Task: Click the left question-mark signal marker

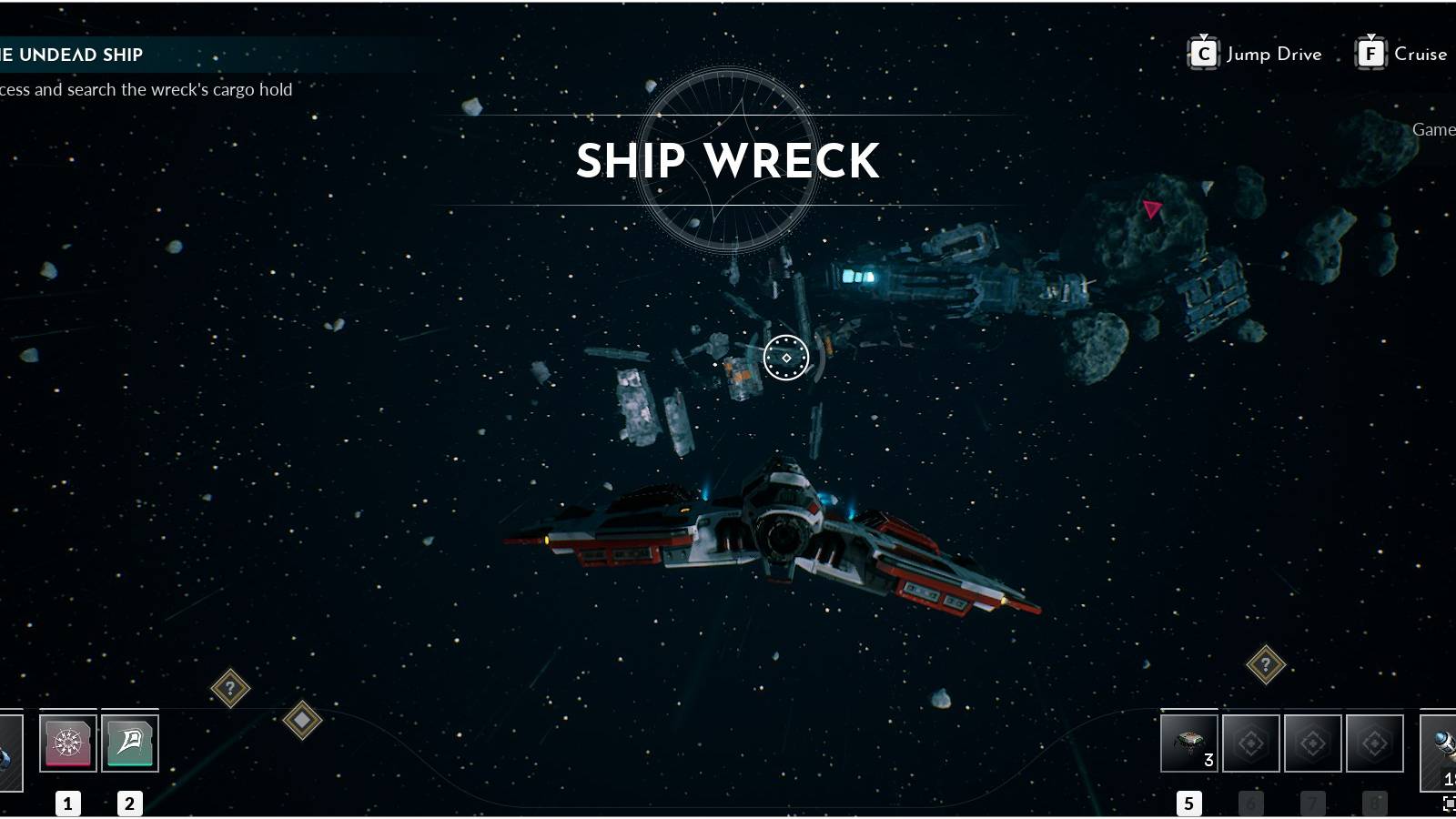Action: click(x=231, y=687)
